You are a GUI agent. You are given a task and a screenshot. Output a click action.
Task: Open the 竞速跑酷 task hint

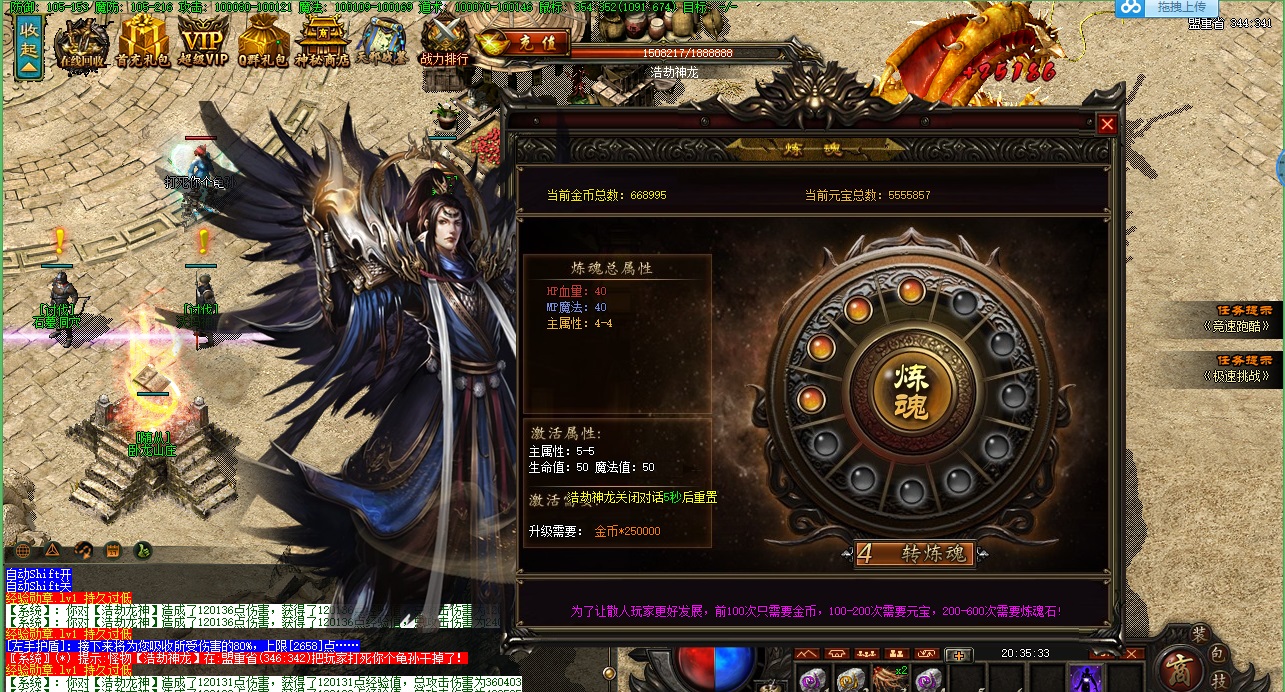[x=1238, y=318]
